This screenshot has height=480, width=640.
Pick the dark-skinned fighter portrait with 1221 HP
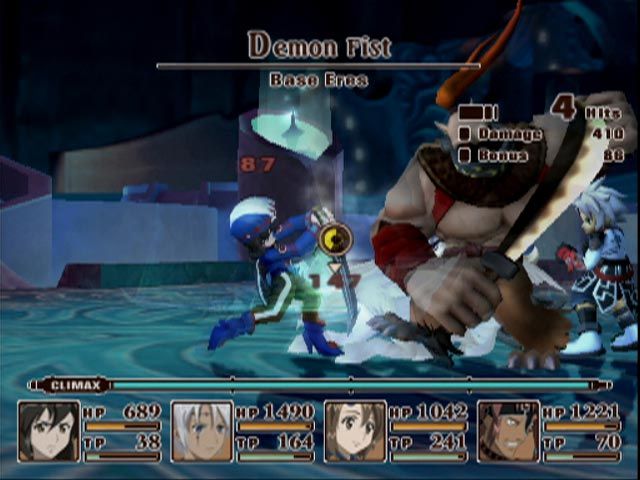(x=508, y=431)
